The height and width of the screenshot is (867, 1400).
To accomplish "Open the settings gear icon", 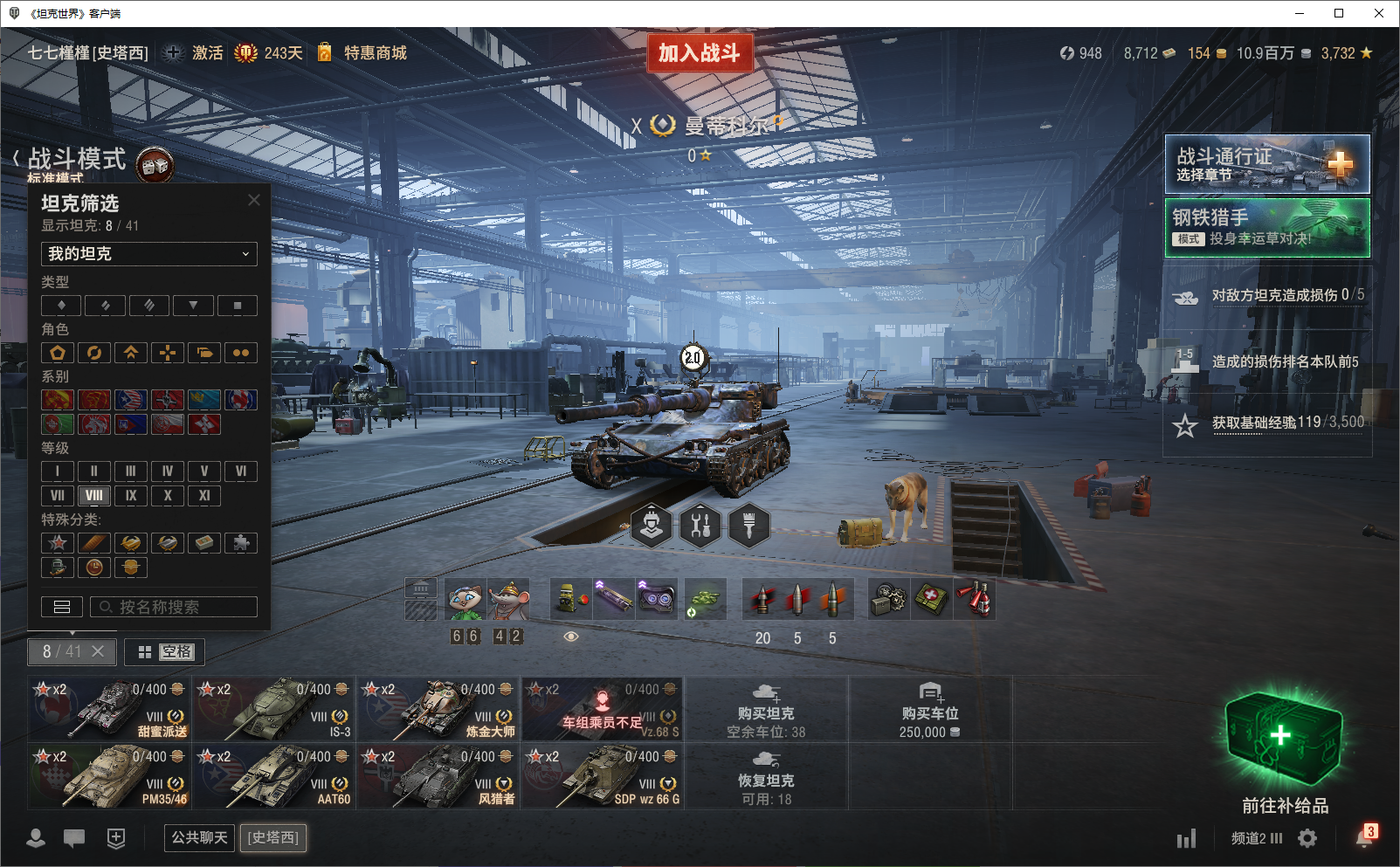I will point(1307,839).
